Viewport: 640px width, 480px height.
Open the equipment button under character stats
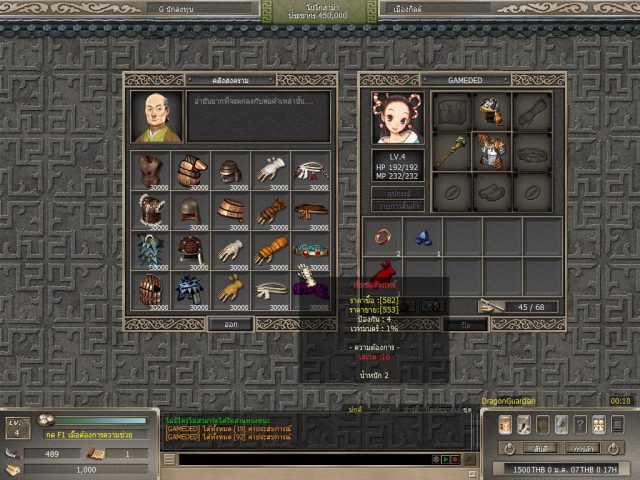tap(398, 192)
